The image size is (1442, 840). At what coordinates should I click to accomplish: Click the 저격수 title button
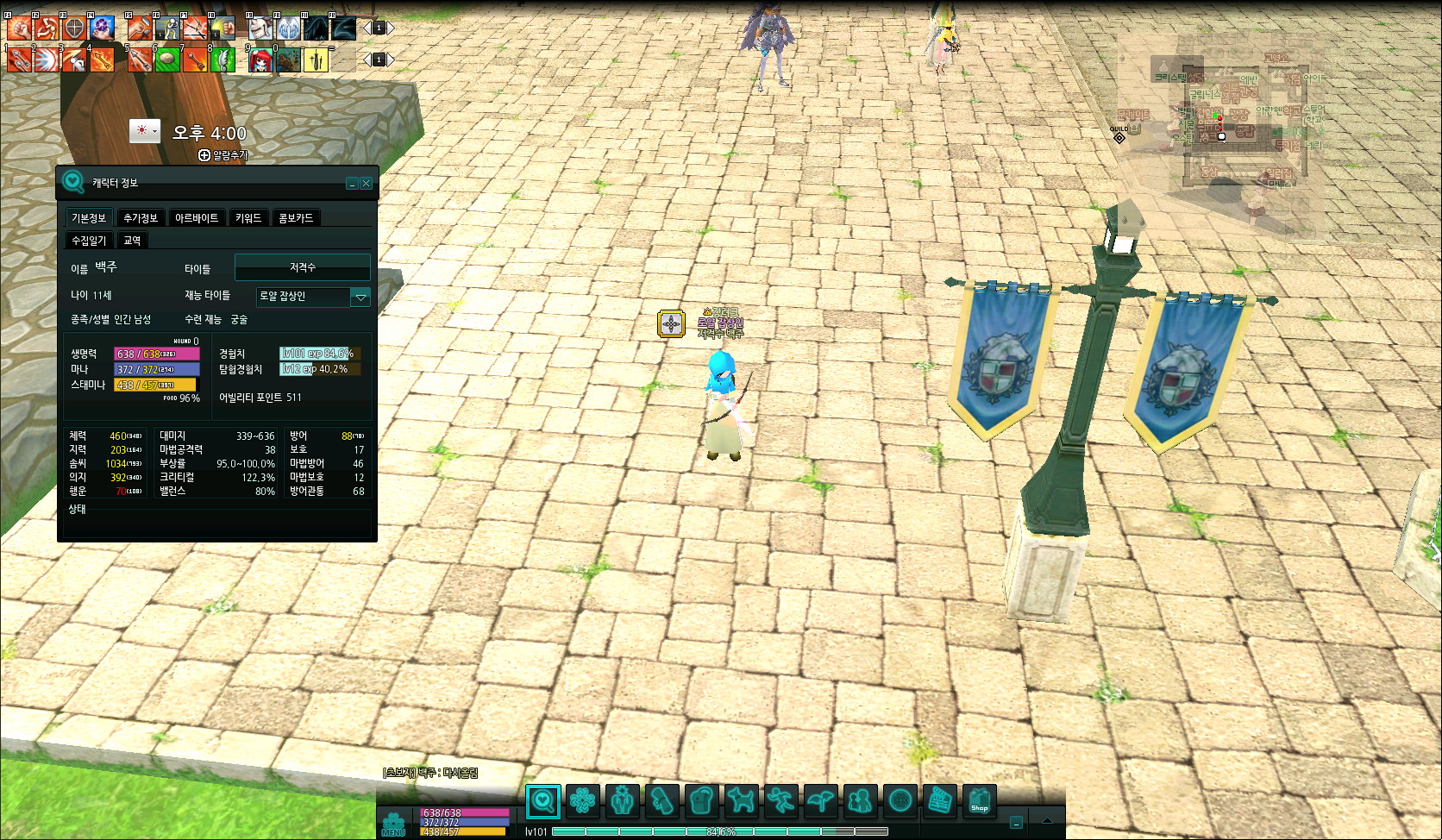303,267
